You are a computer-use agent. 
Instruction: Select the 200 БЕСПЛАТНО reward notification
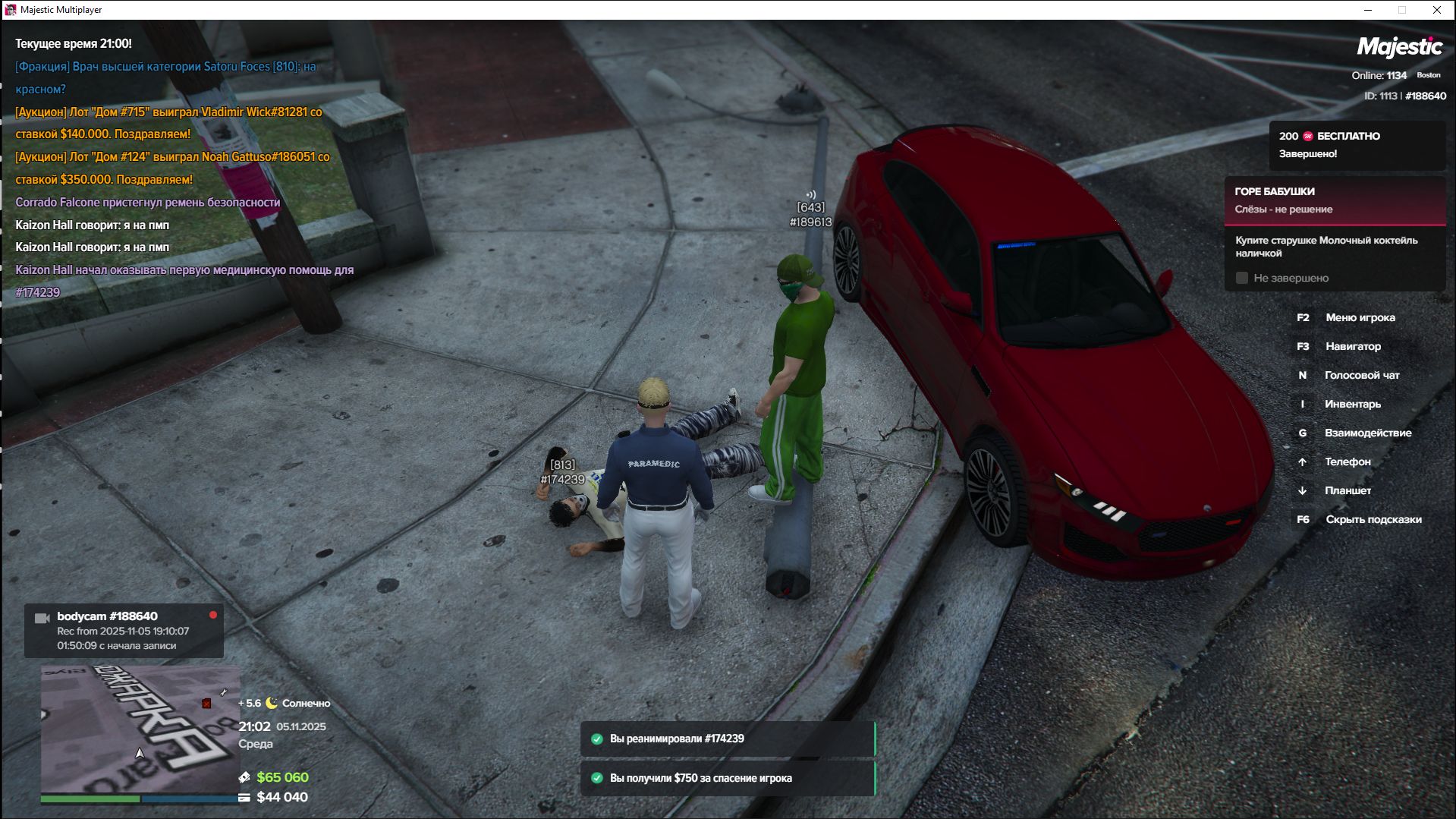click(x=1356, y=144)
